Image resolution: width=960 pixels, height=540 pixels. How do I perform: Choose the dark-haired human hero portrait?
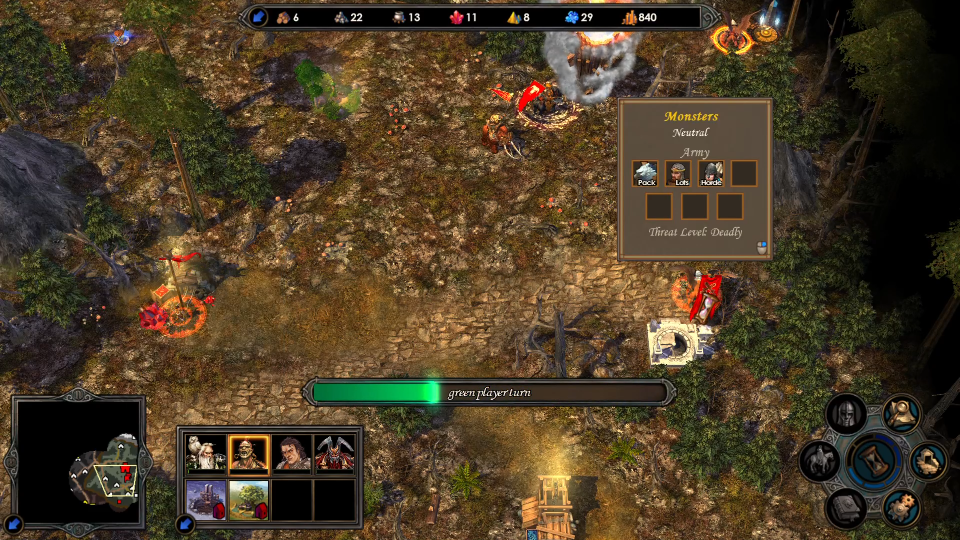pos(292,454)
